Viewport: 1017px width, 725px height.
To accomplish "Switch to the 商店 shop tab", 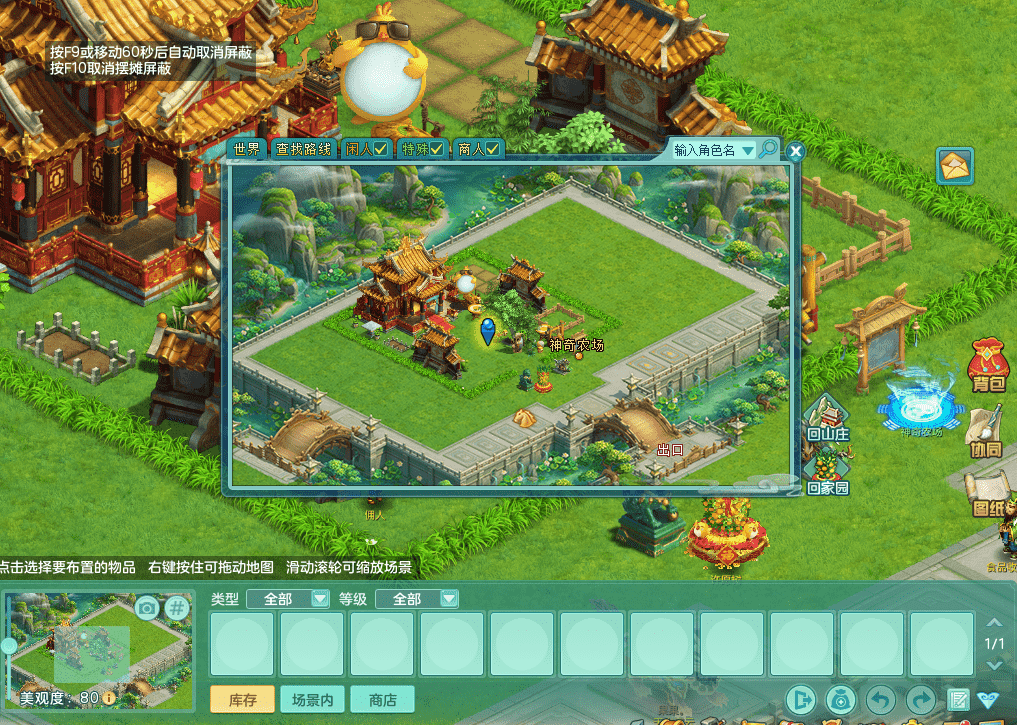I will (x=382, y=700).
